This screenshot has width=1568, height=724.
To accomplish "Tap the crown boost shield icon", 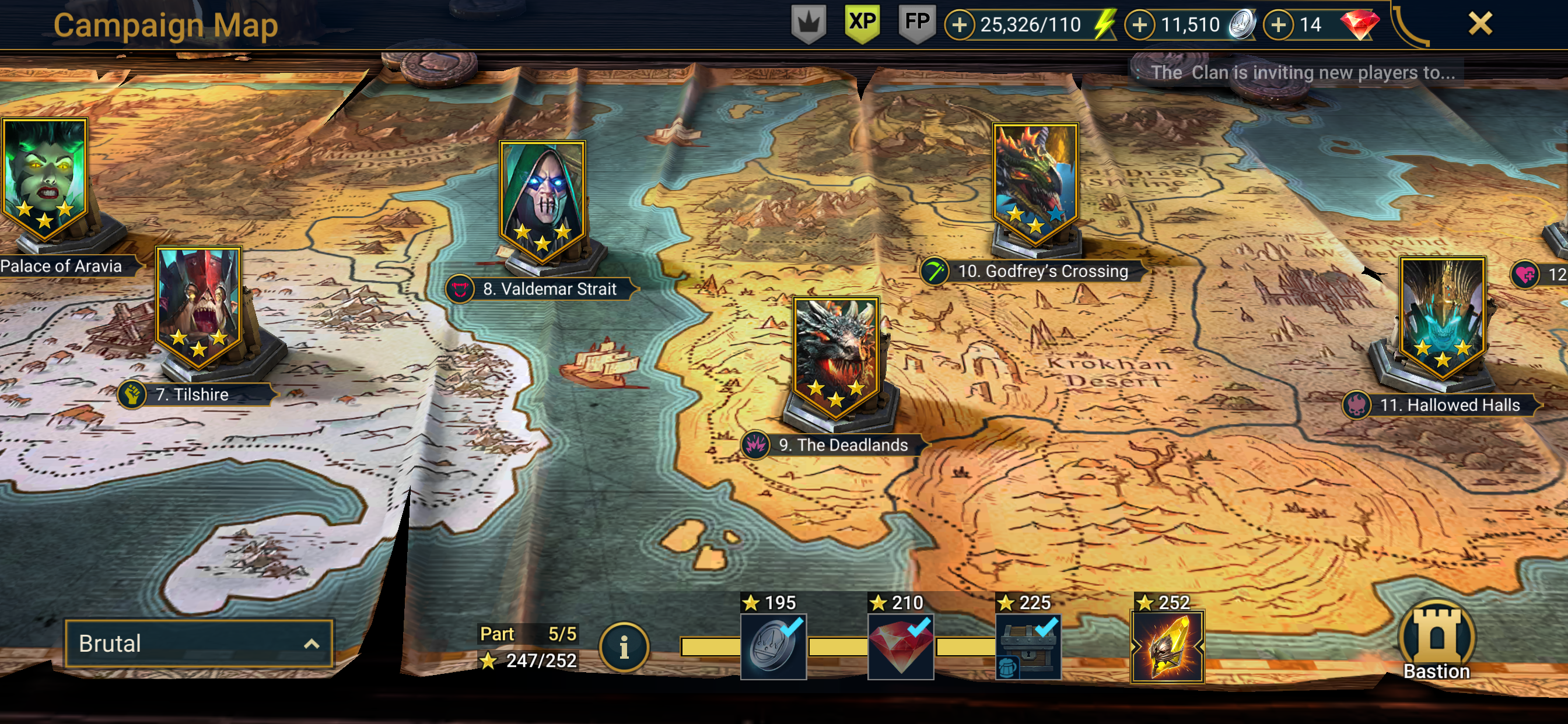I will pyautogui.click(x=808, y=23).
